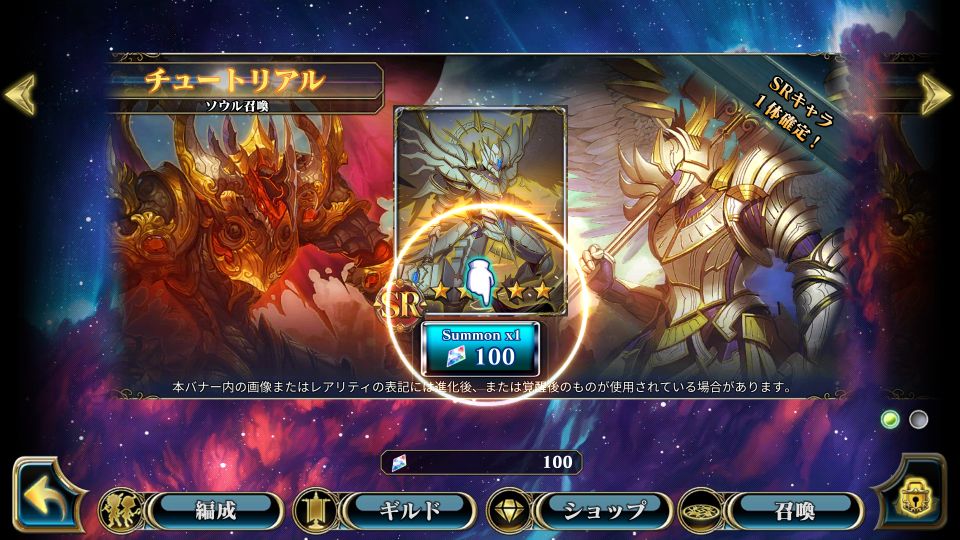Select the SR character card thumbnail
This screenshot has width=960, height=540.
click(481, 210)
